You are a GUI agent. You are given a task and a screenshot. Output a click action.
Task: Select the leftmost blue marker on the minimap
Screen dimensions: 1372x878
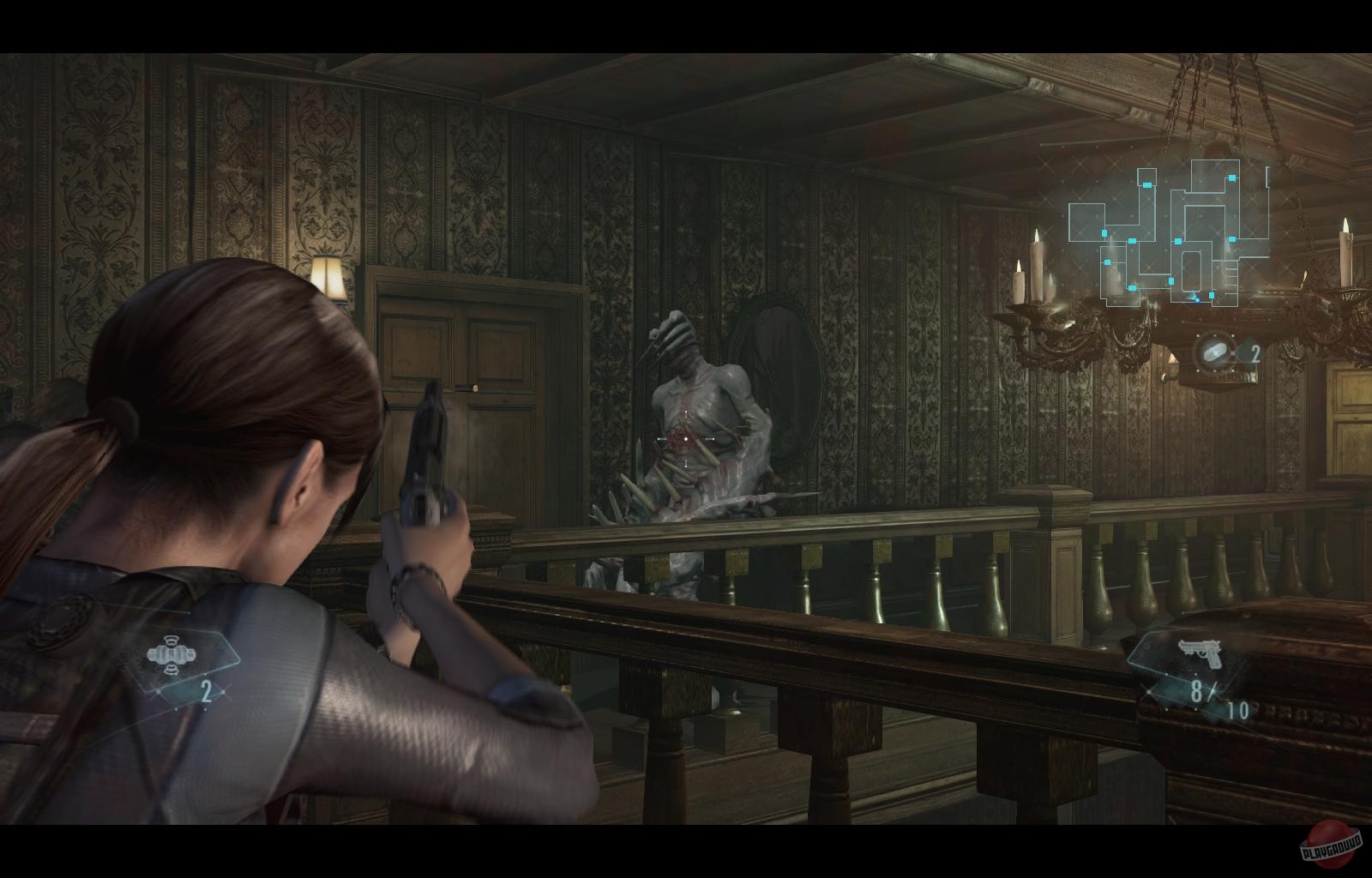pos(1104,233)
